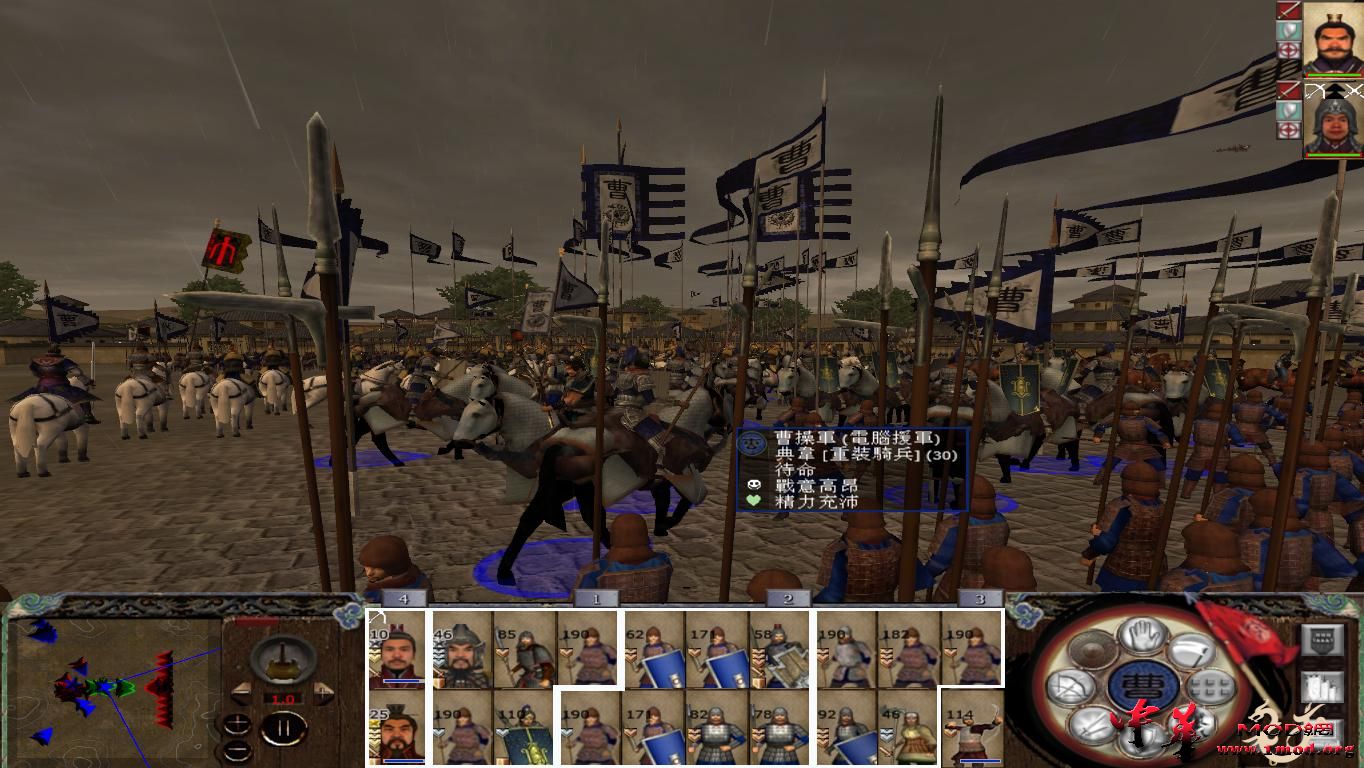Click the halberd icon on the command wheel
This screenshot has width=1364, height=768.
[1194, 651]
